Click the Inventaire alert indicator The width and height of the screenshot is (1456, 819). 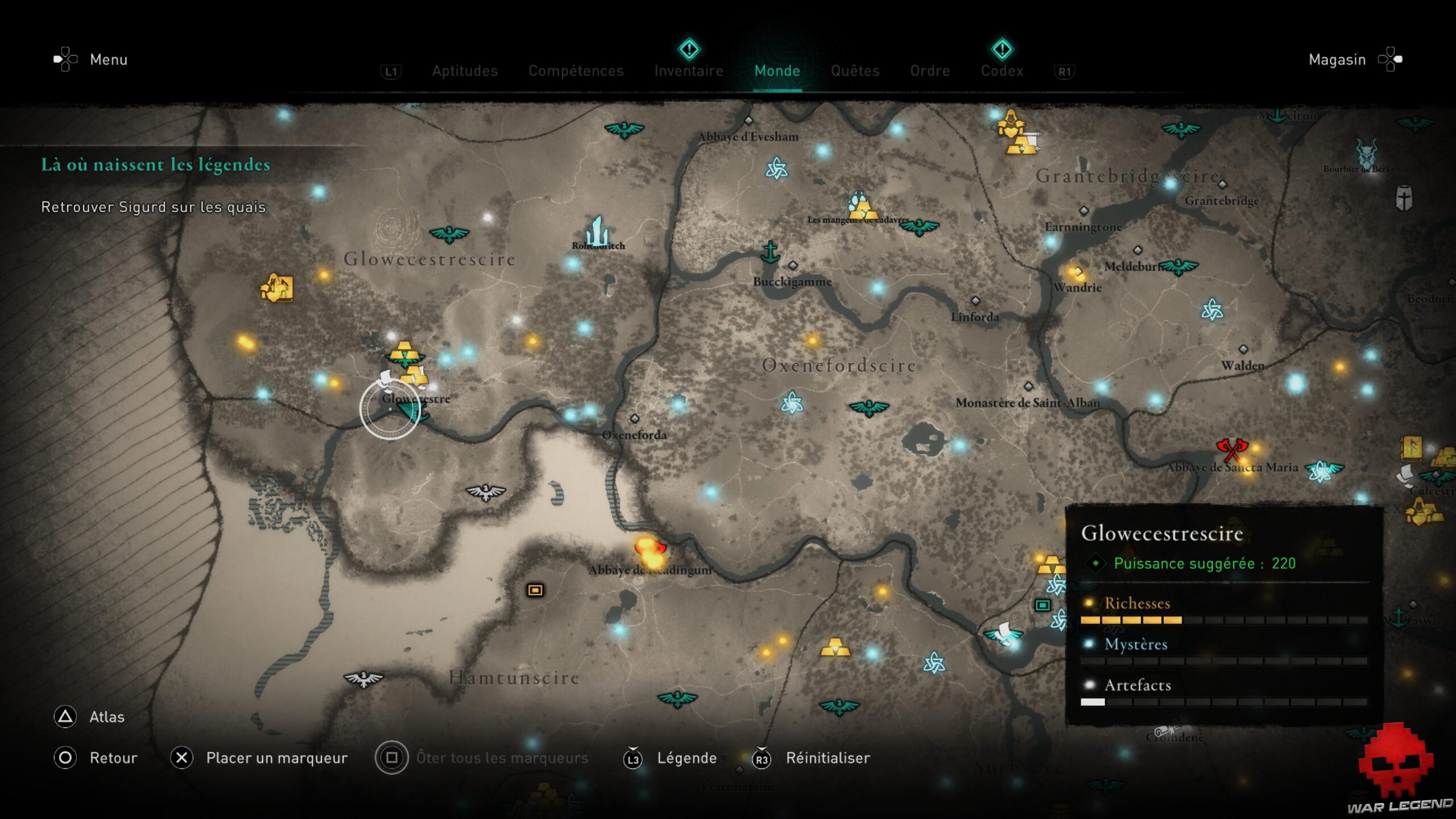[689, 50]
